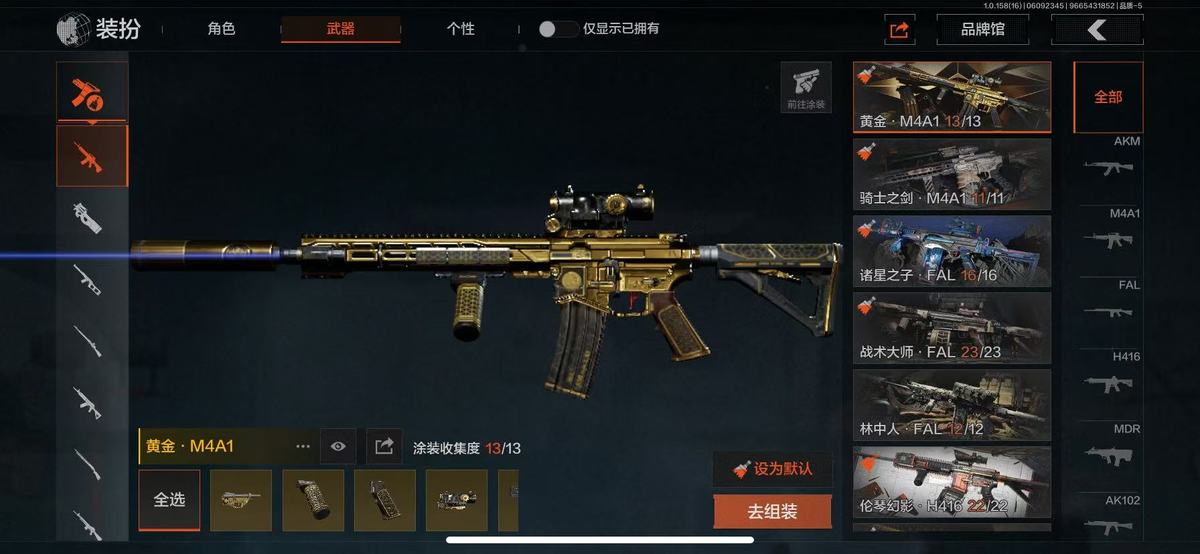Set skin as default with 设为默认
Screen dimensions: 1200x554
click(x=772, y=469)
